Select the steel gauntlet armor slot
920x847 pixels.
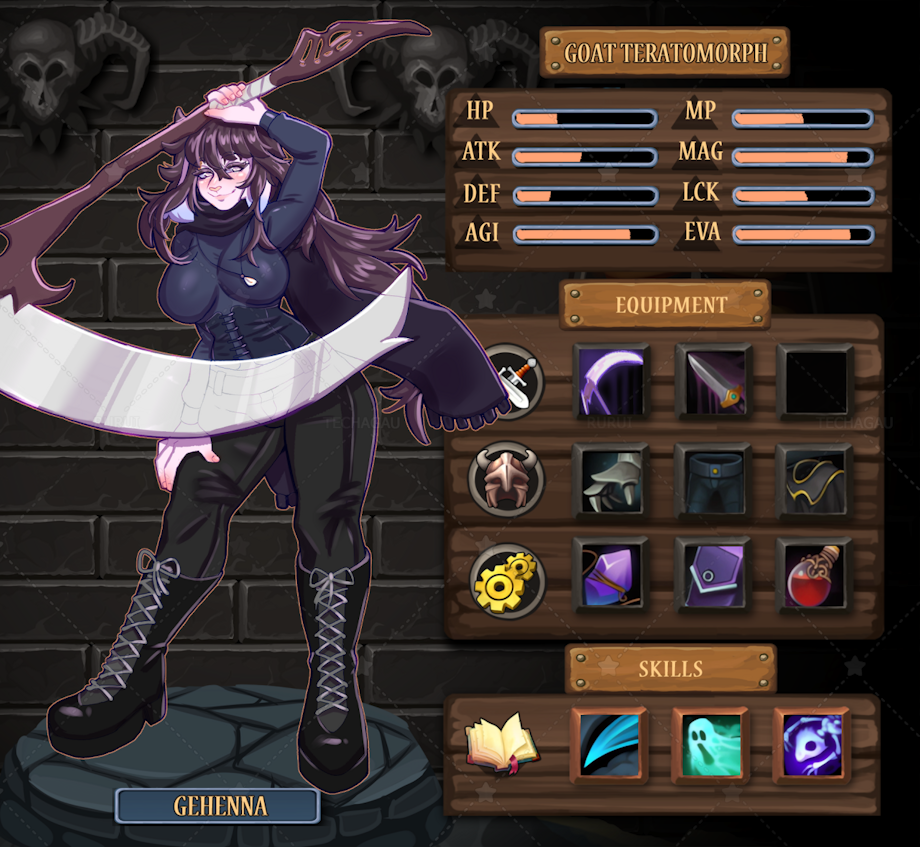611,481
